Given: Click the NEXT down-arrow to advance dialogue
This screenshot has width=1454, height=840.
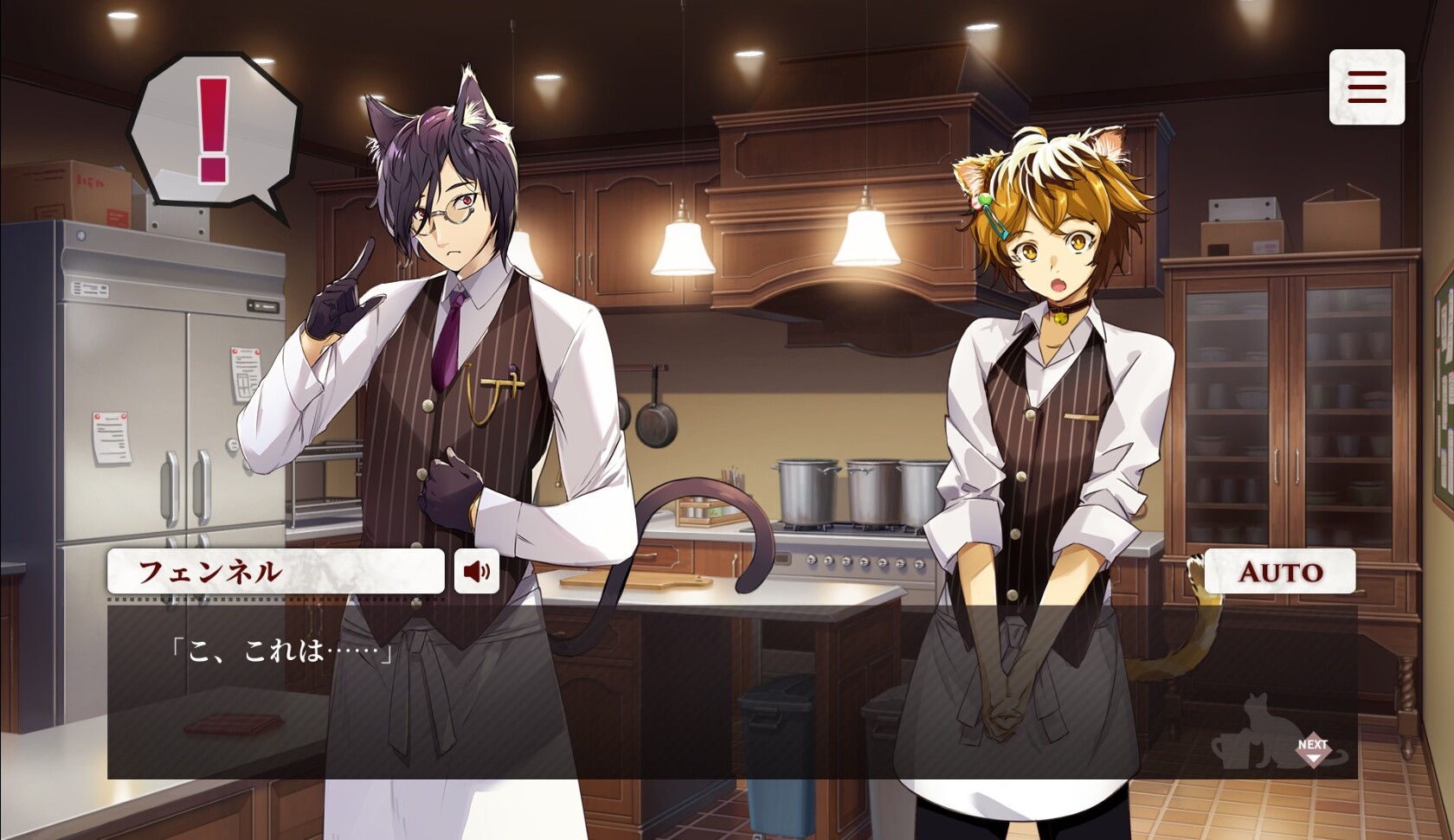Looking at the screenshot, I should (x=1316, y=751).
